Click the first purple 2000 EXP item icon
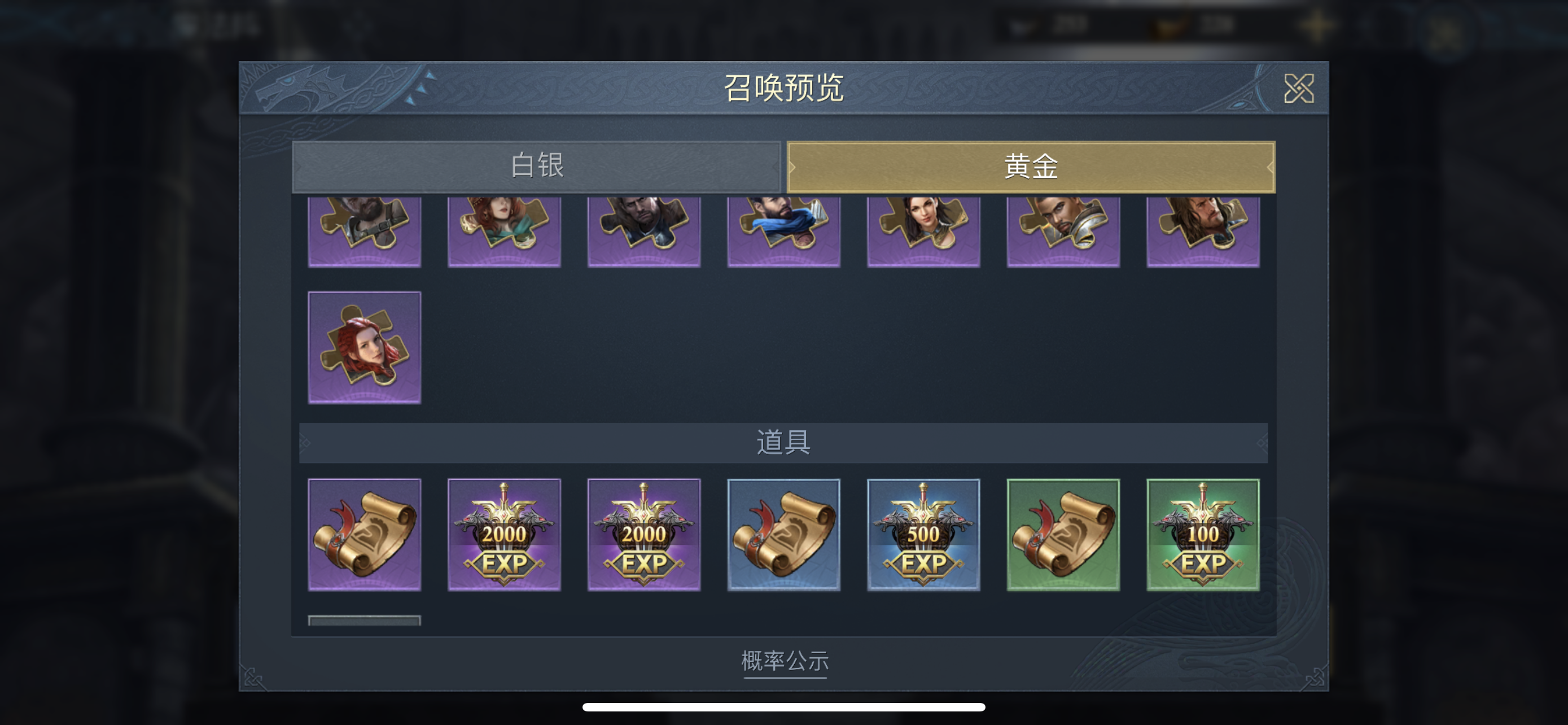The height and width of the screenshot is (725, 1568). (x=505, y=535)
